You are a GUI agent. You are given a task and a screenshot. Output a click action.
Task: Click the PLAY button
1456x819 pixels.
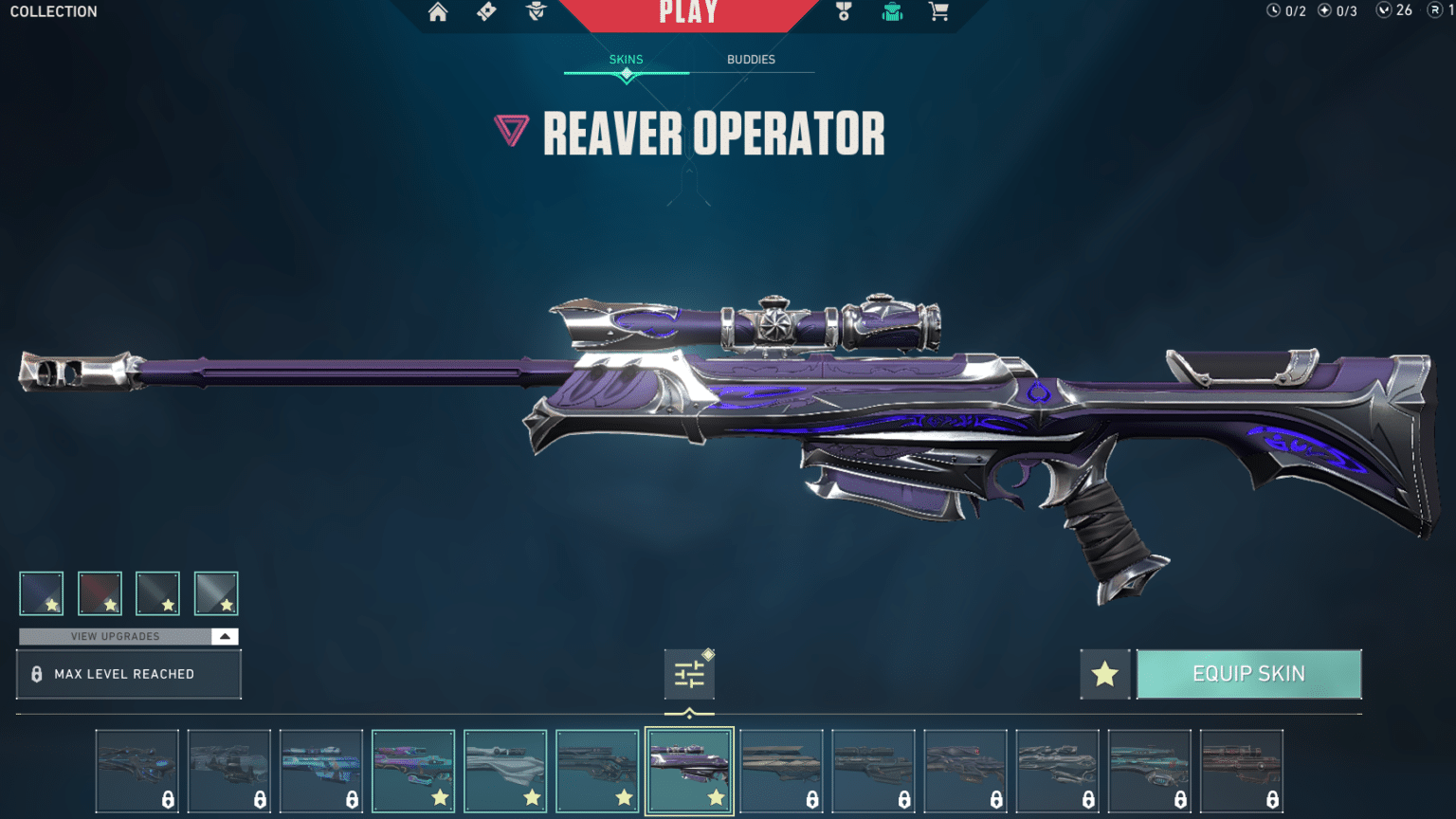click(689, 13)
